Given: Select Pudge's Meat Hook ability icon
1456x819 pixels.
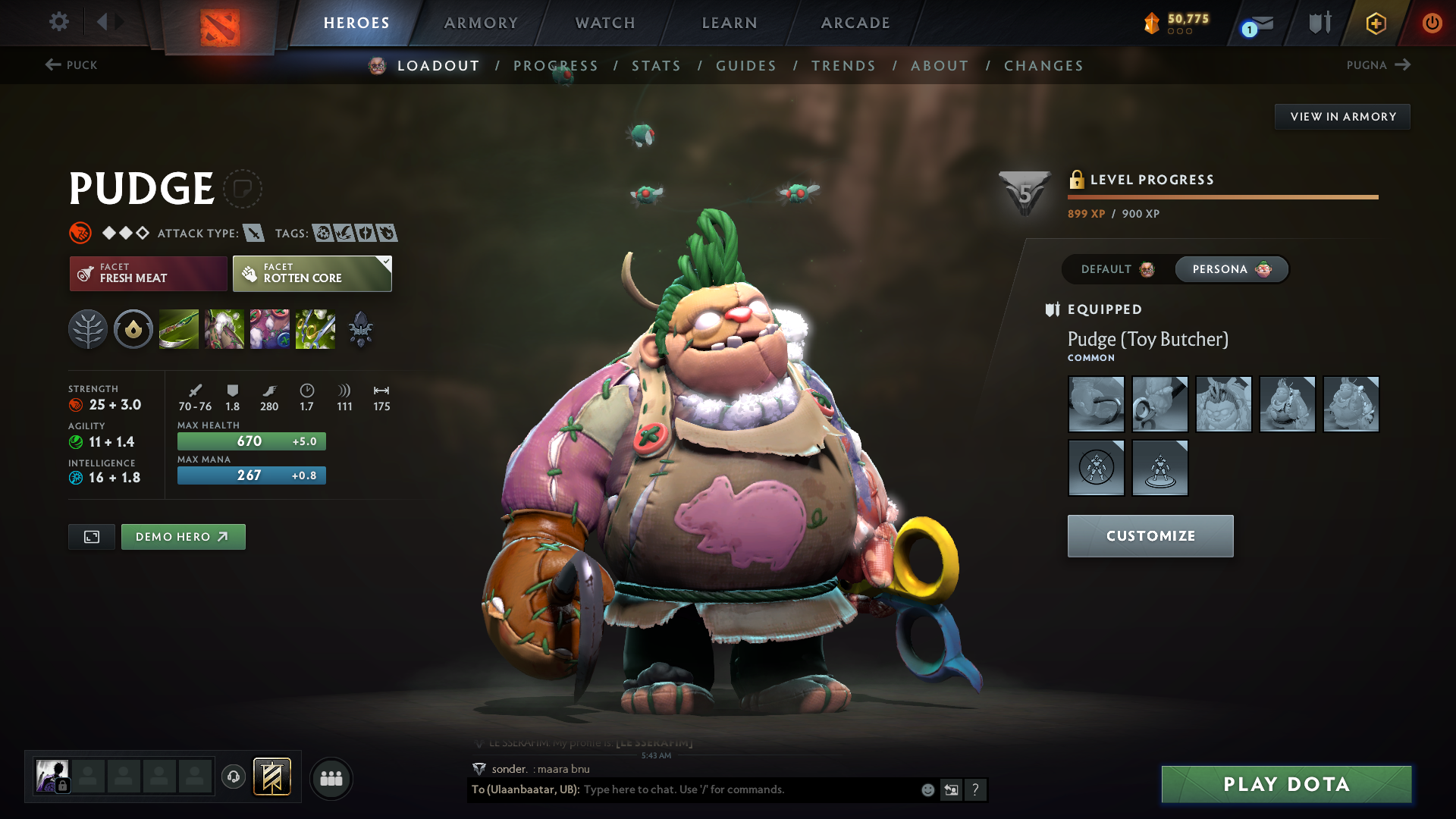Looking at the screenshot, I should pos(178,329).
